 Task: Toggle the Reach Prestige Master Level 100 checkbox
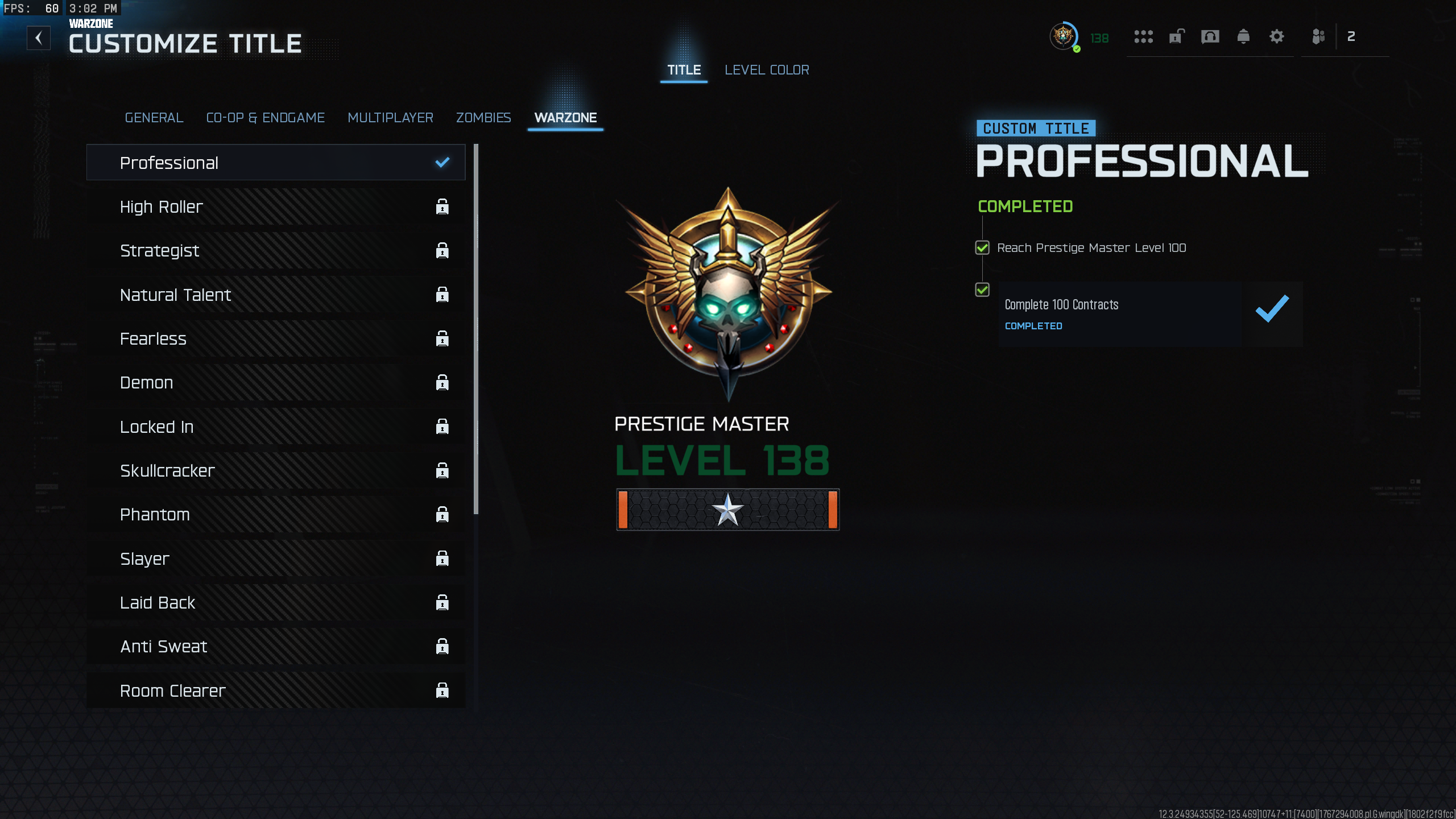pyautogui.click(x=983, y=247)
